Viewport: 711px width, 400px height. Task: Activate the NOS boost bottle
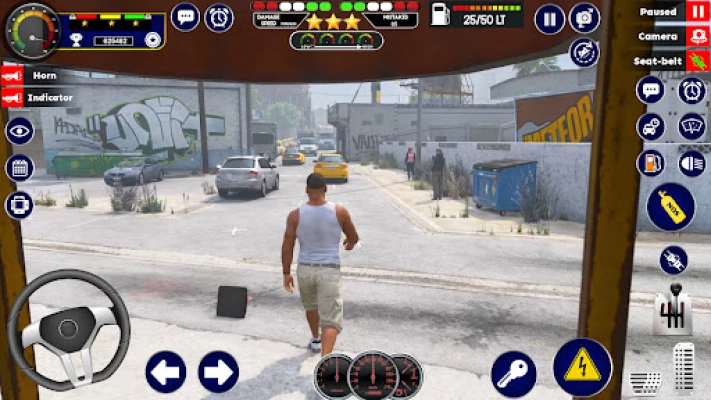(x=670, y=207)
